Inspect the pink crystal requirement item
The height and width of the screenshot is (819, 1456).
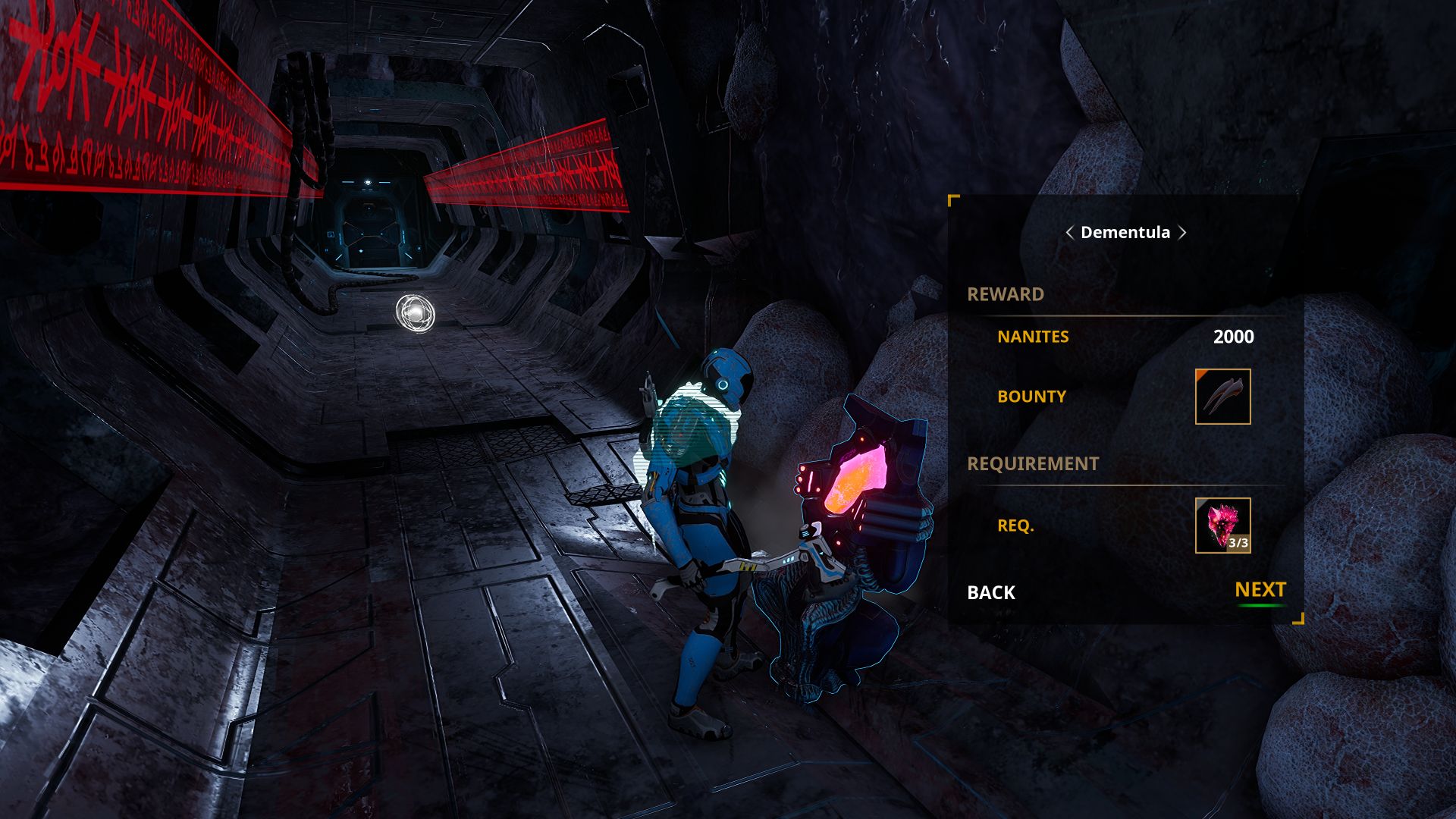pyautogui.click(x=1222, y=526)
